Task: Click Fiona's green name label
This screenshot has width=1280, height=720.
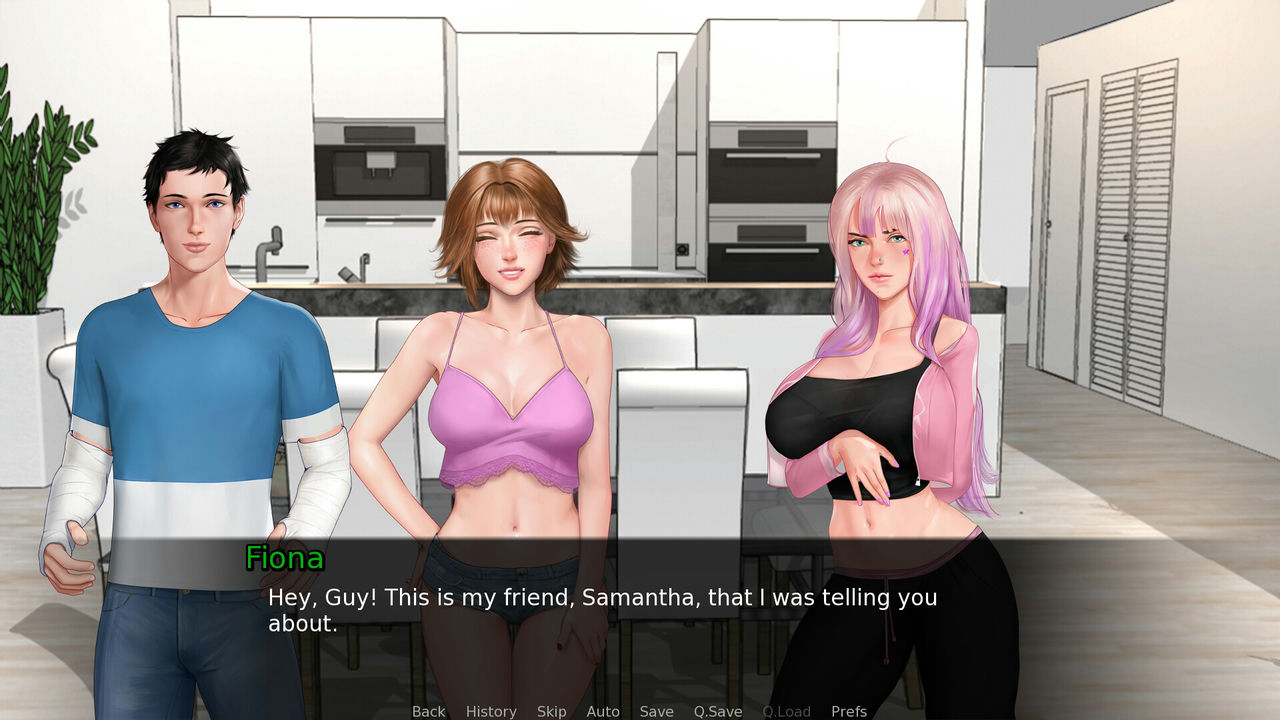Action: tap(285, 559)
